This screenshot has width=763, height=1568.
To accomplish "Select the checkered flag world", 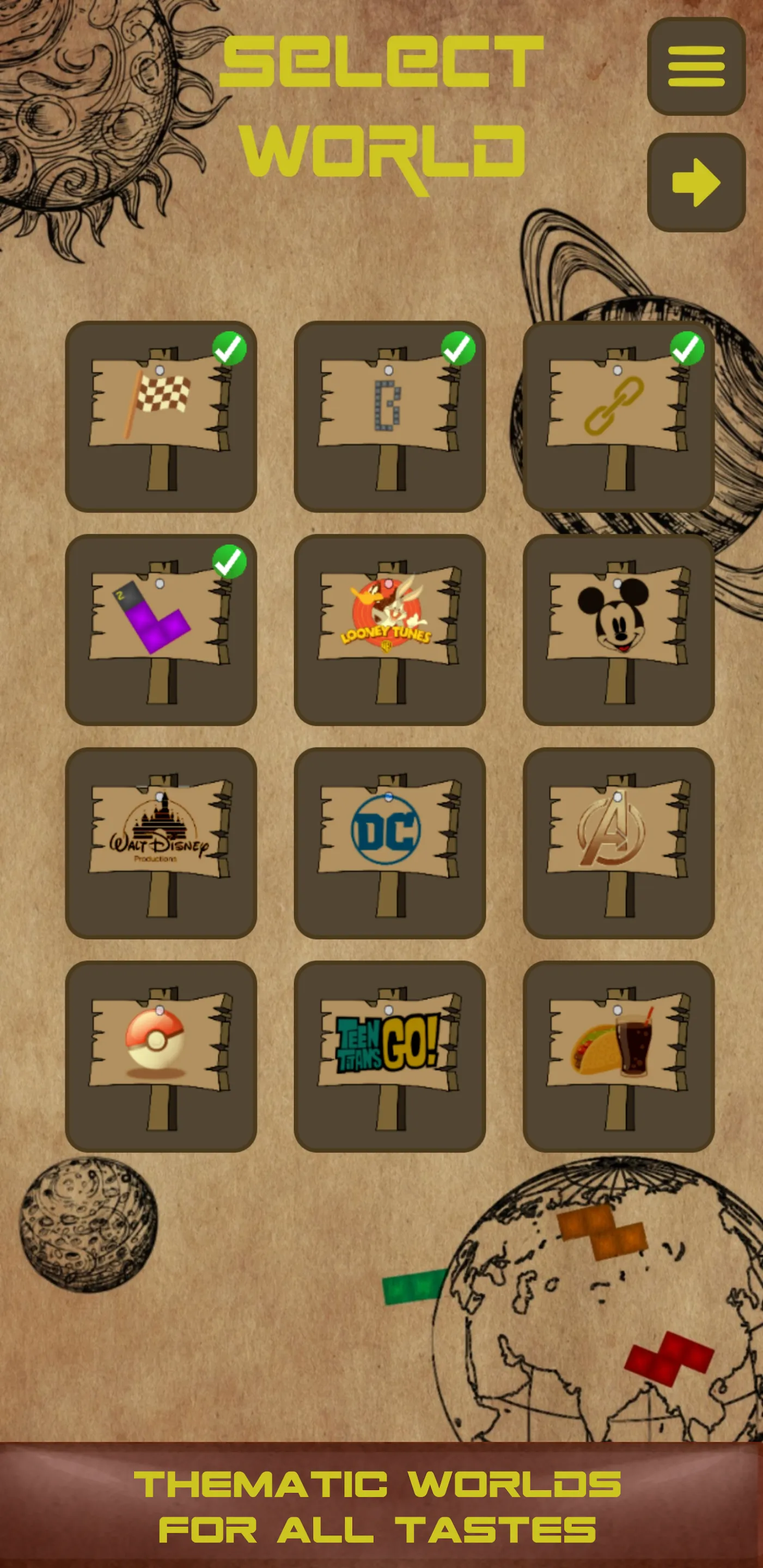I will [161, 416].
